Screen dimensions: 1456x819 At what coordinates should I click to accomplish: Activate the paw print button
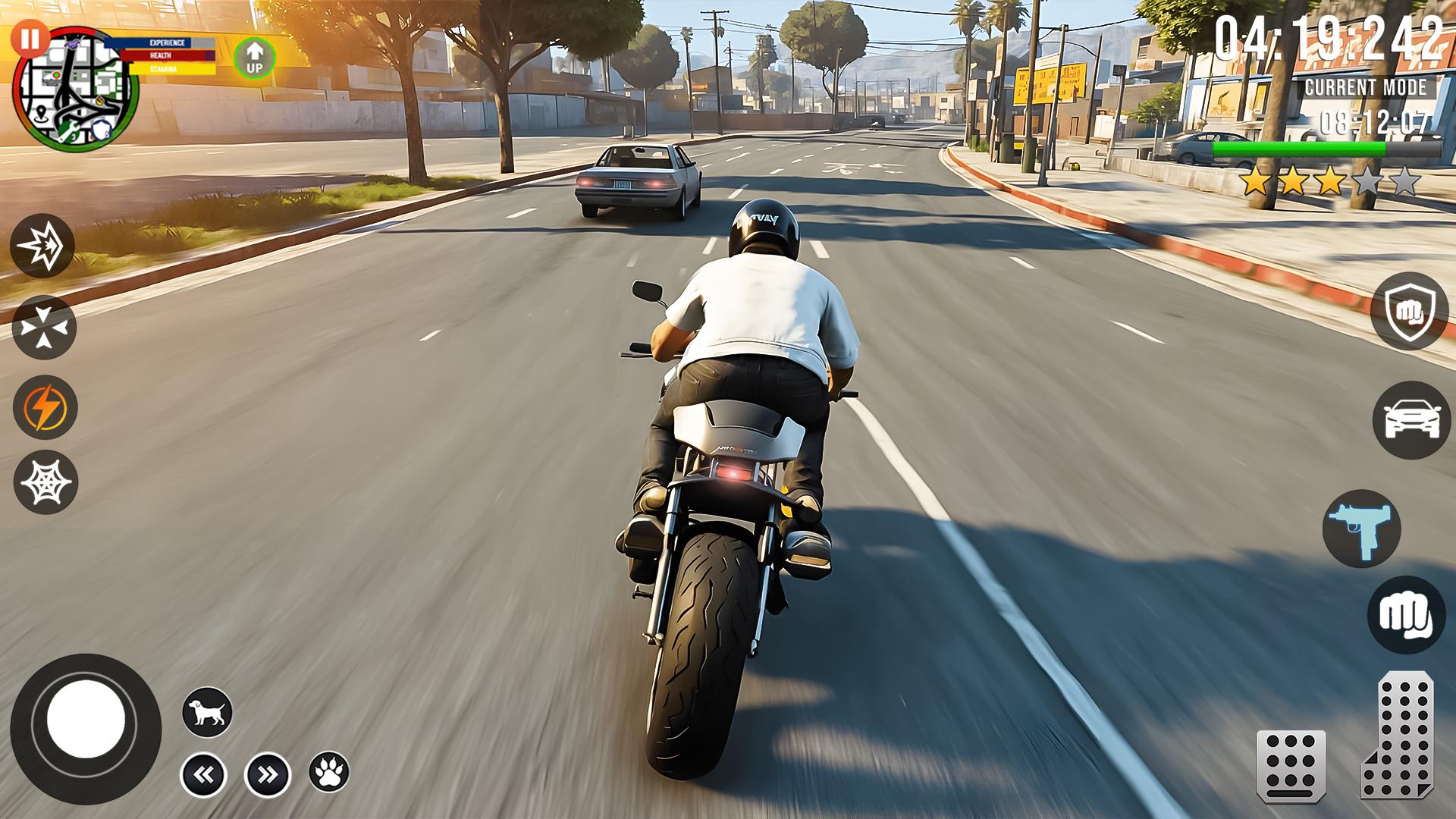(329, 773)
